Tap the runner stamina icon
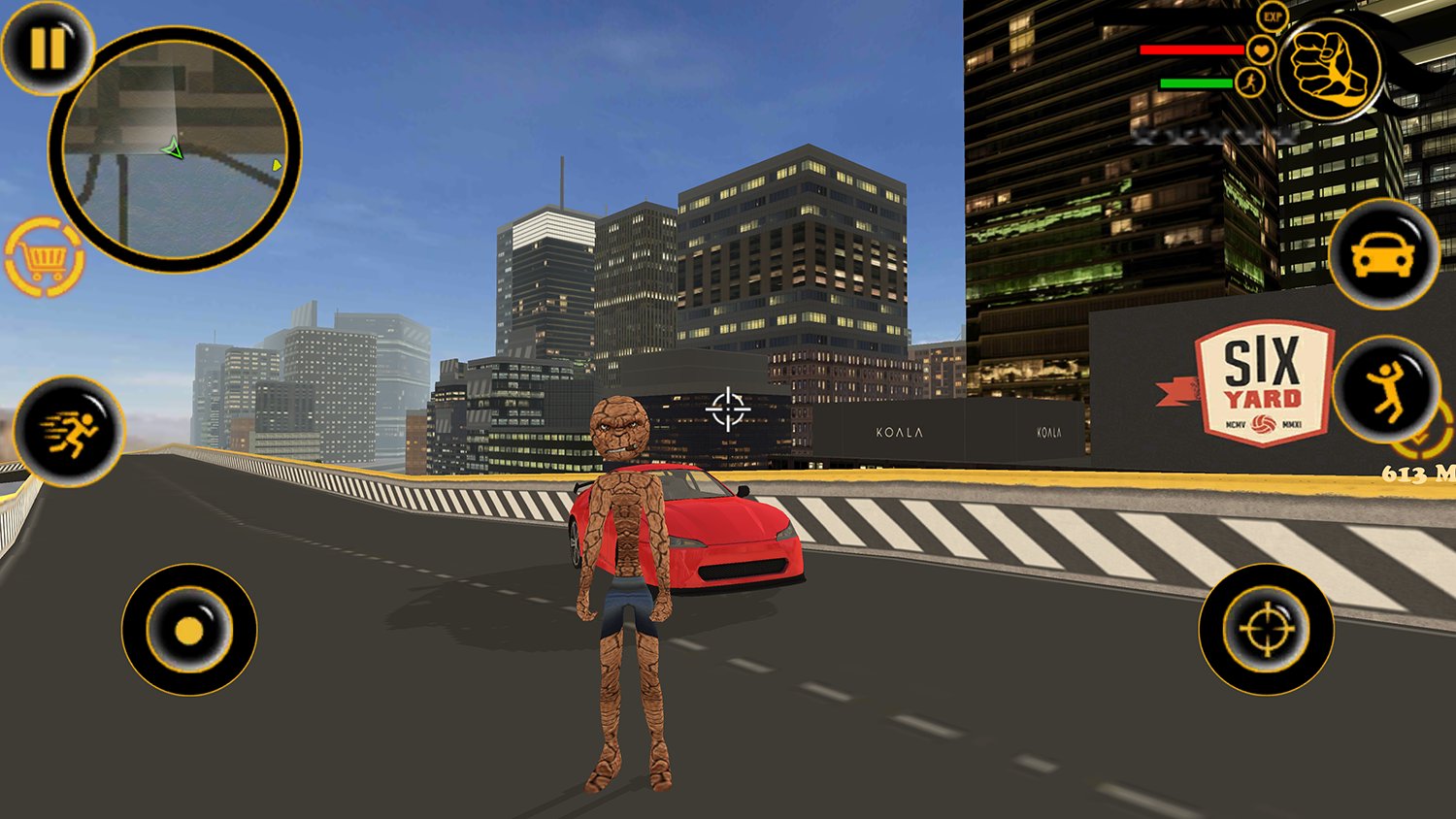This screenshot has height=819, width=1456. click(x=1250, y=82)
